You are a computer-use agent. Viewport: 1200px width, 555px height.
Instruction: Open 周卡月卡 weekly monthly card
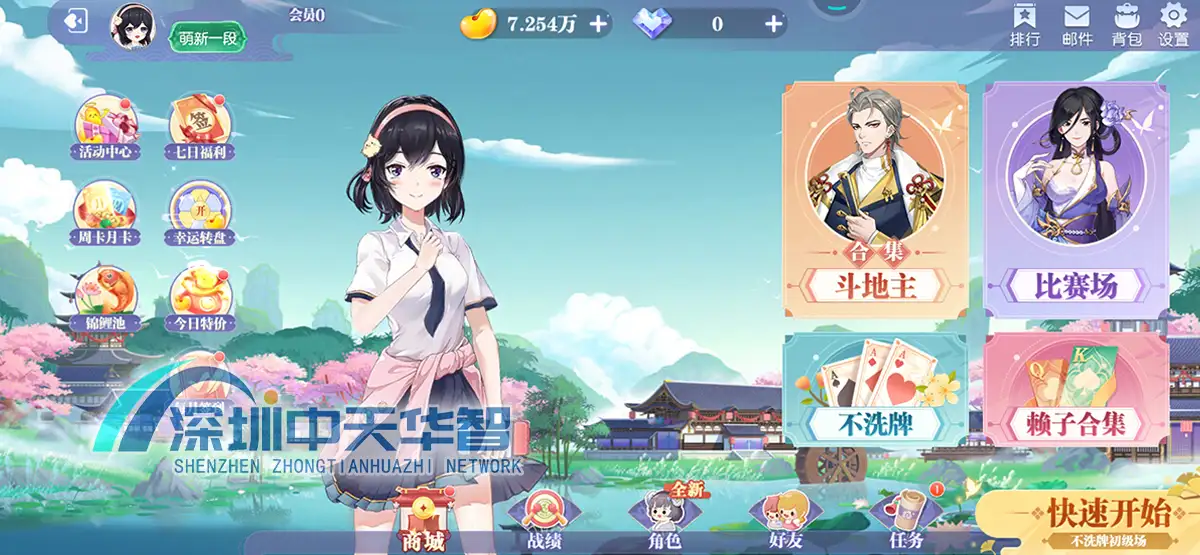105,213
